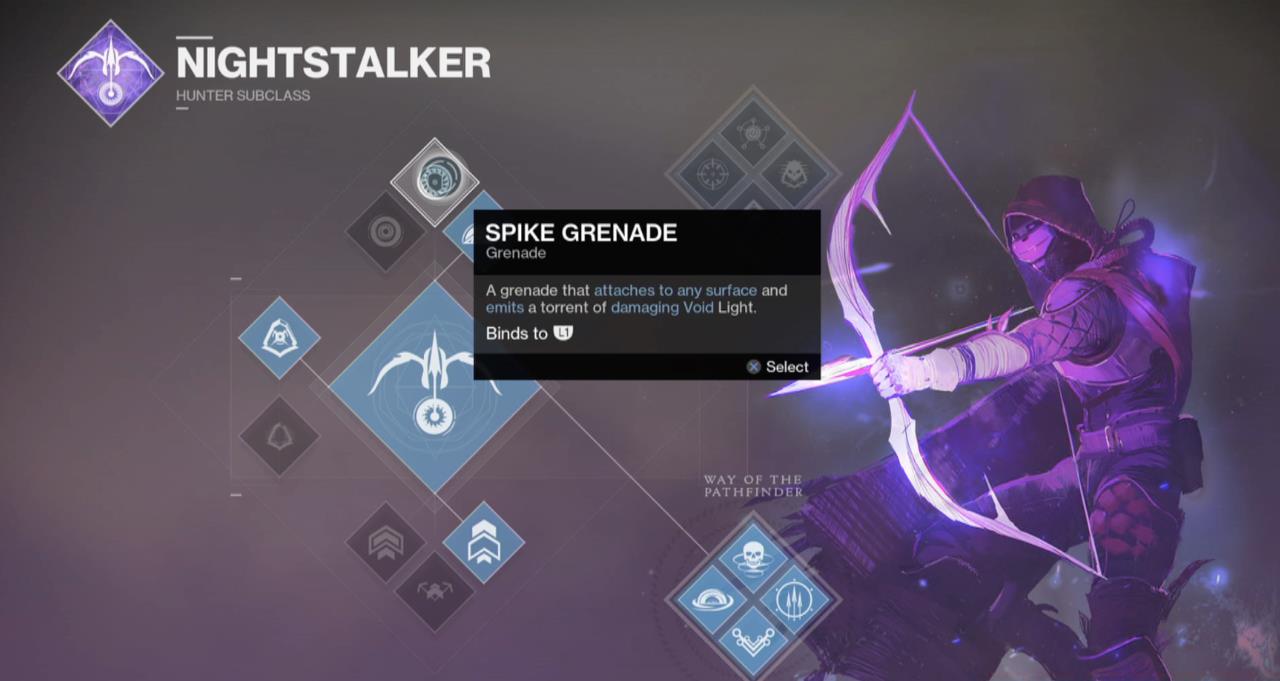
Task: Open the central bow super ability diamond
Action: pos(434,385)
